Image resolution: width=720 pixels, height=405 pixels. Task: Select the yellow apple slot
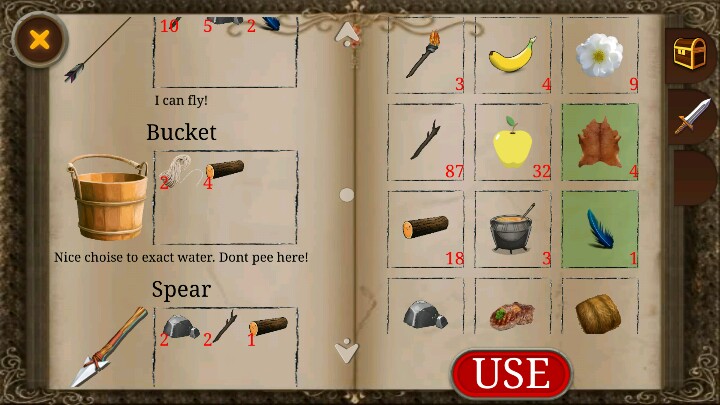(513, 142)
